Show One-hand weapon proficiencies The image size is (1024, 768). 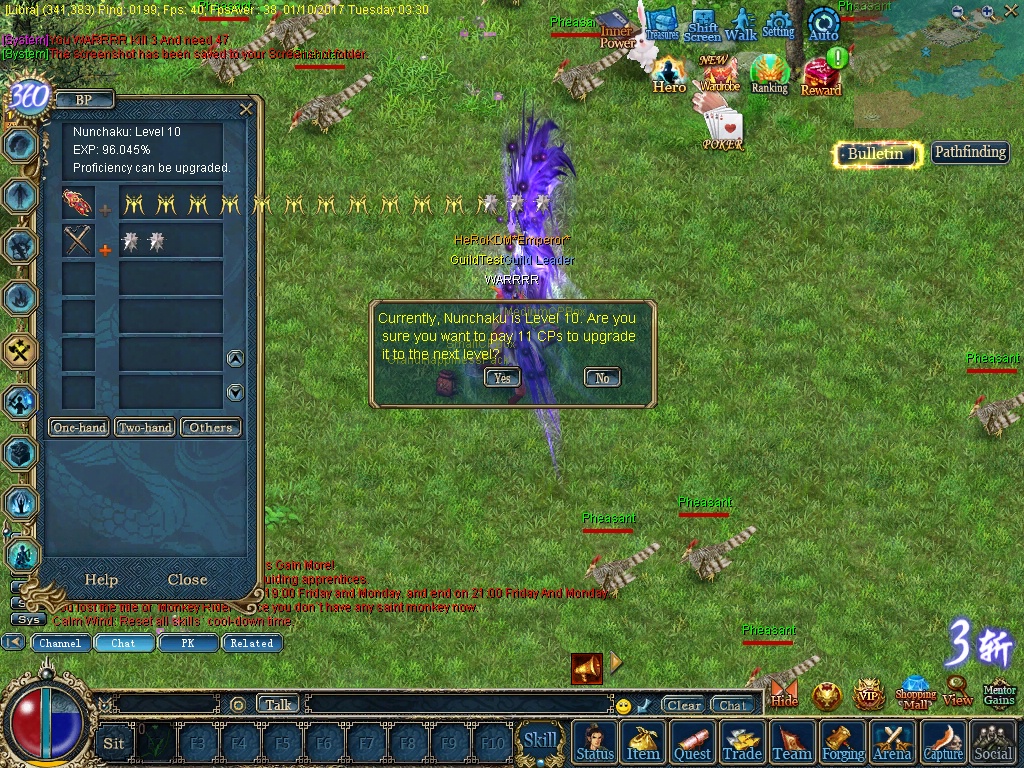click(x=80, y=427)
